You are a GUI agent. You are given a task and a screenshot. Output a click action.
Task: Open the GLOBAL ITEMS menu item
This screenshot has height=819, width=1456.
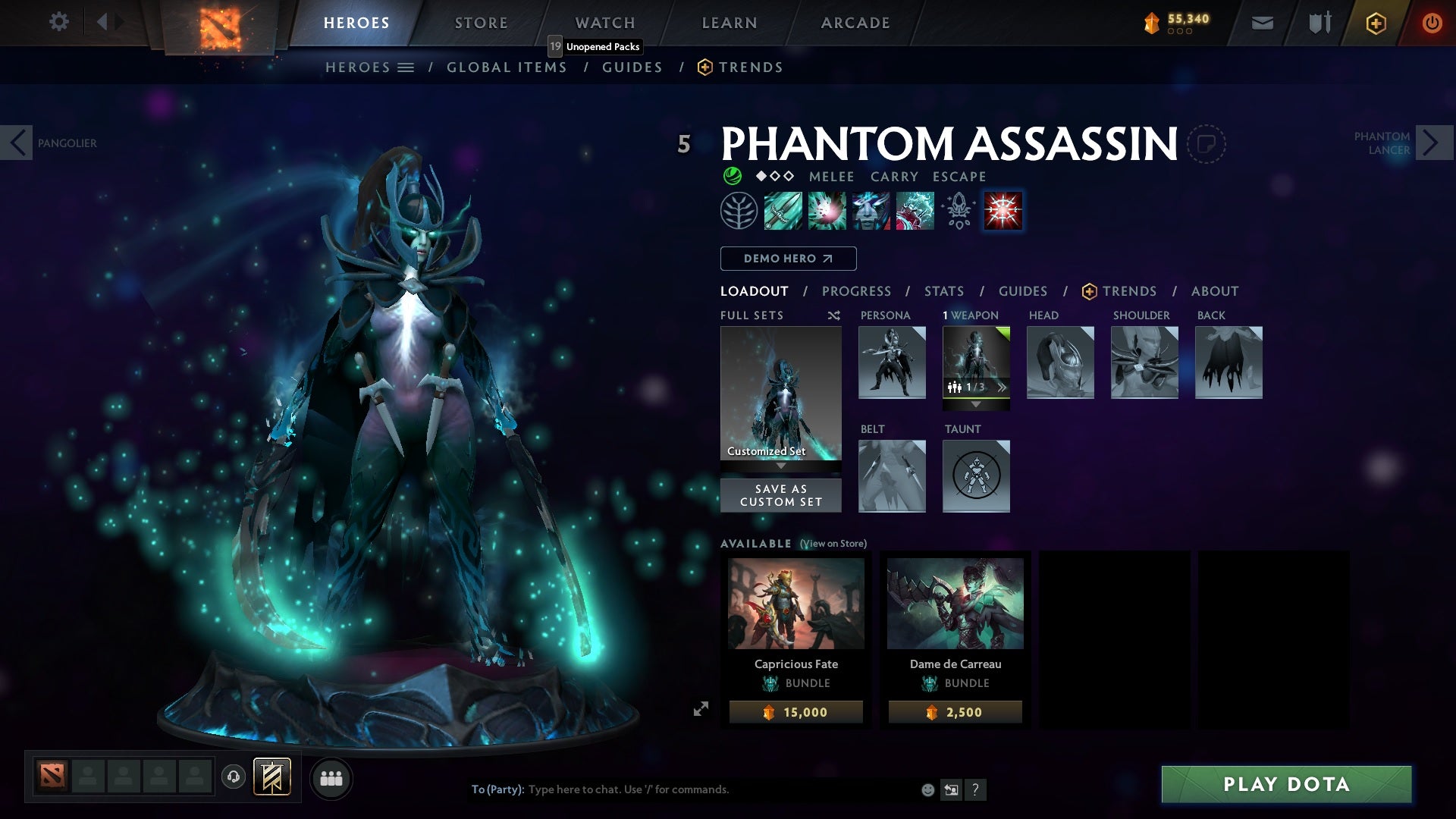[507, 67]
